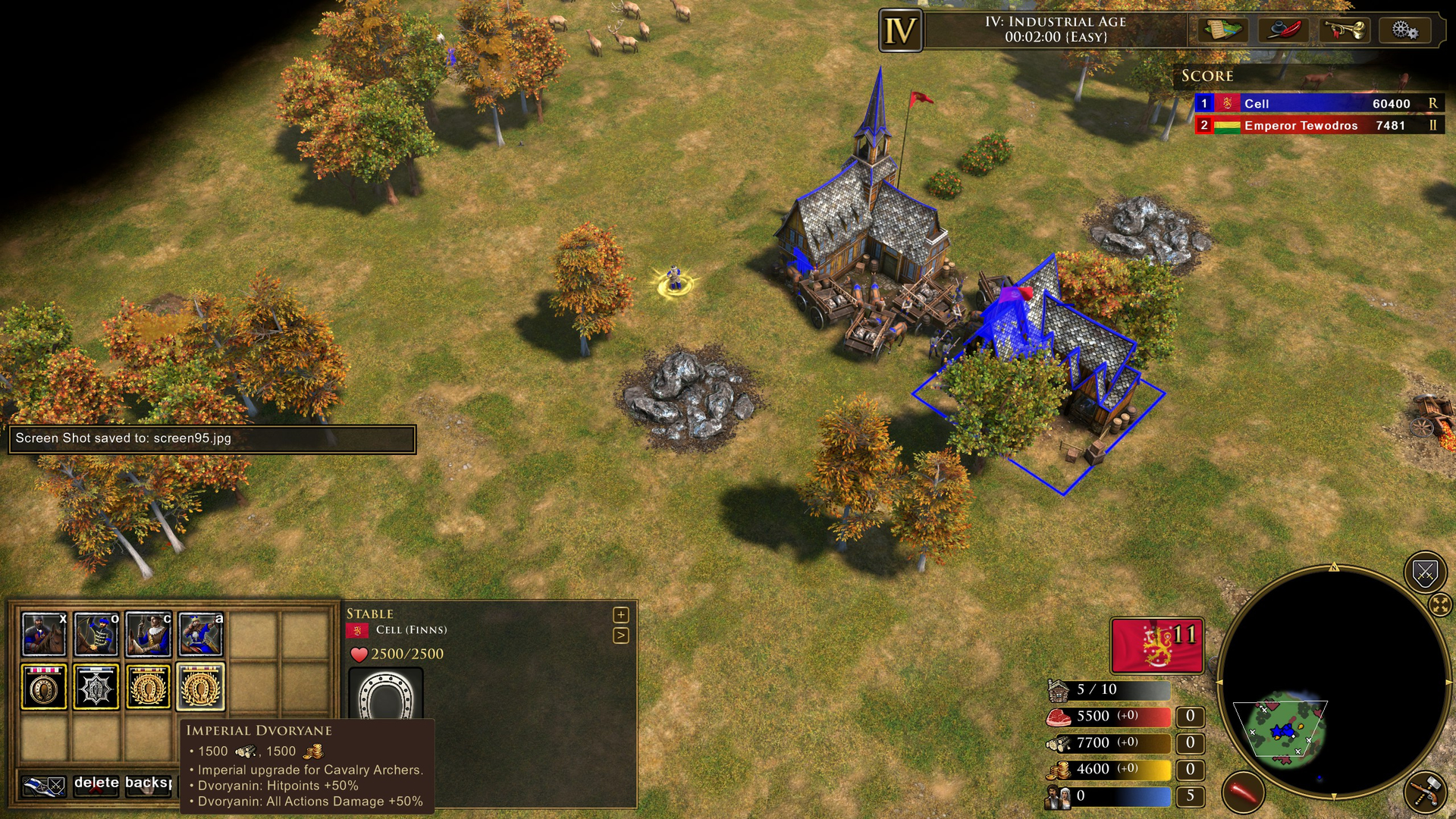1456x819 pixels.
Task: Click the arrow button in Stable panel
Action: pyautogui.click(x=621, y=635)
